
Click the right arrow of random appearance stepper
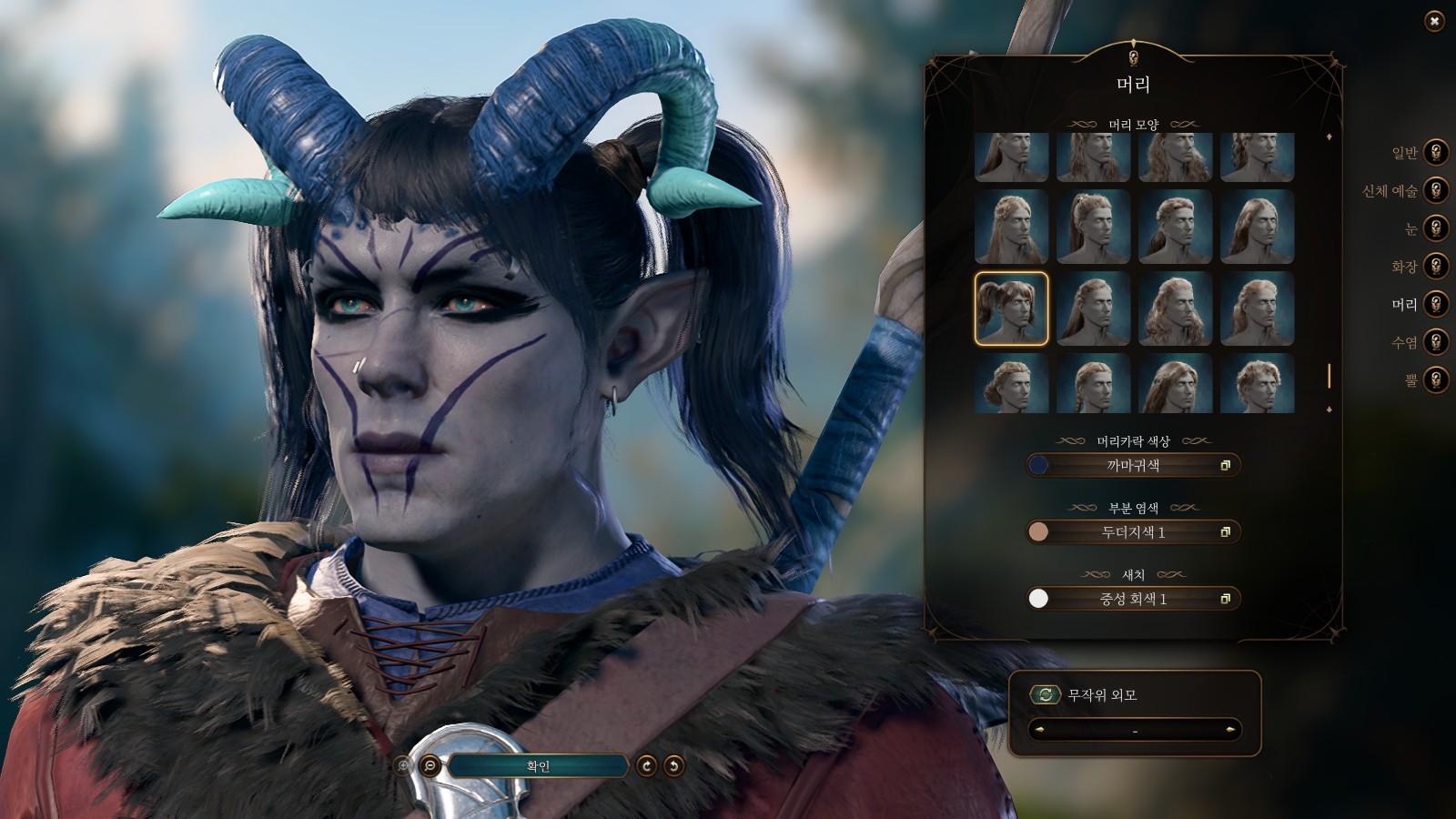point(1230,730)
